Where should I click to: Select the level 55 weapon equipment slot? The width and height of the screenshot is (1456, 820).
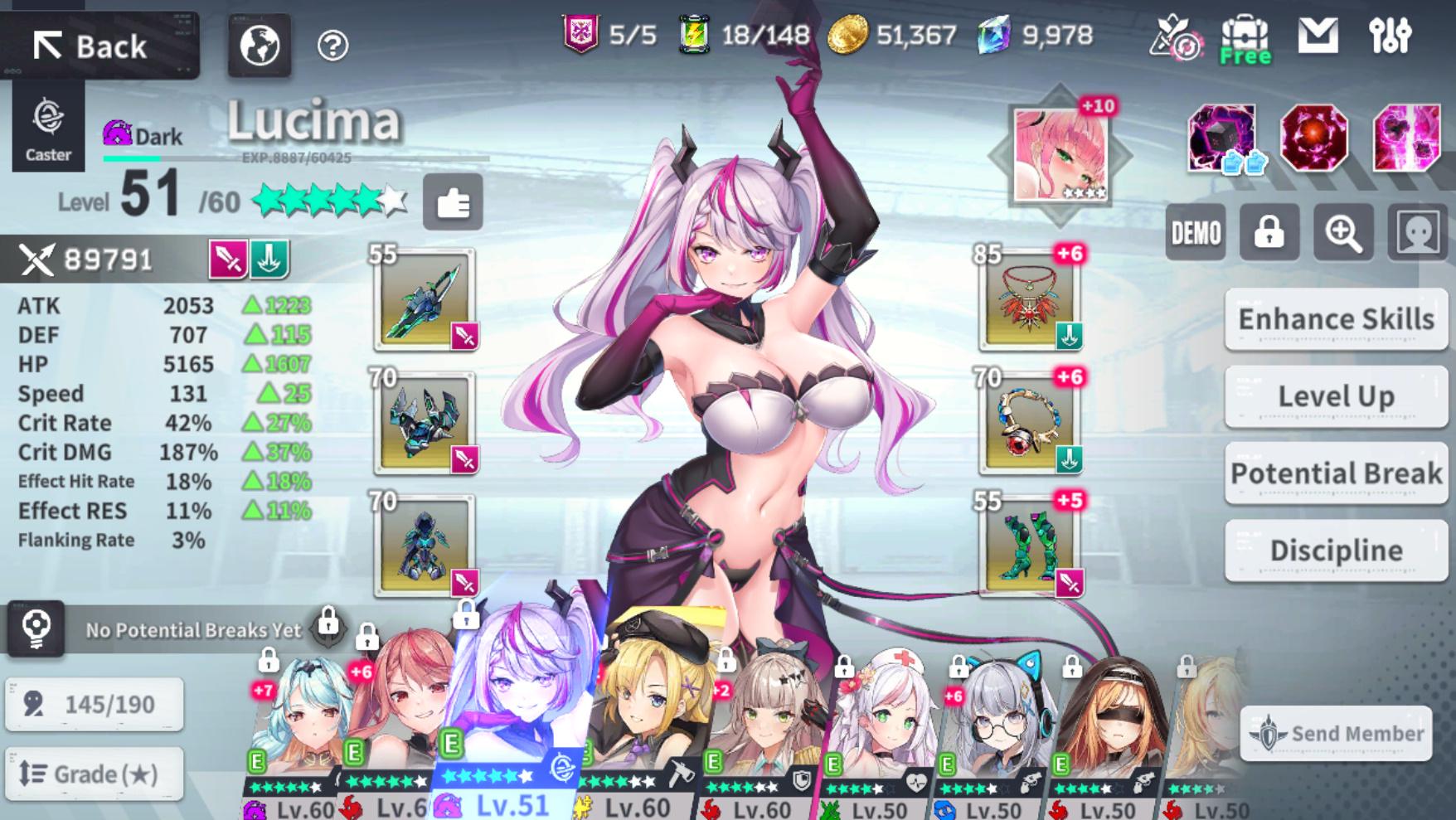(x=425, y=298)
